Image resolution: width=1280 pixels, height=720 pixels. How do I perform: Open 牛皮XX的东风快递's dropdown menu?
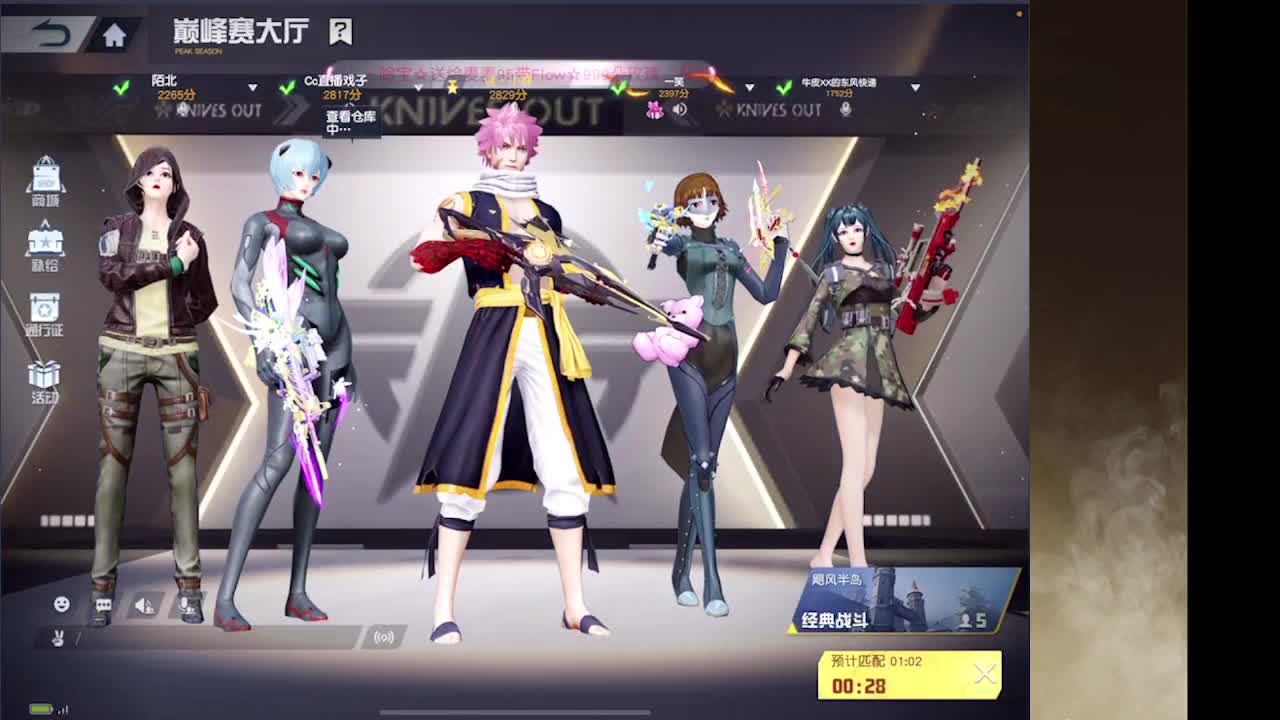pyautogui.click(x=915, y=87)
